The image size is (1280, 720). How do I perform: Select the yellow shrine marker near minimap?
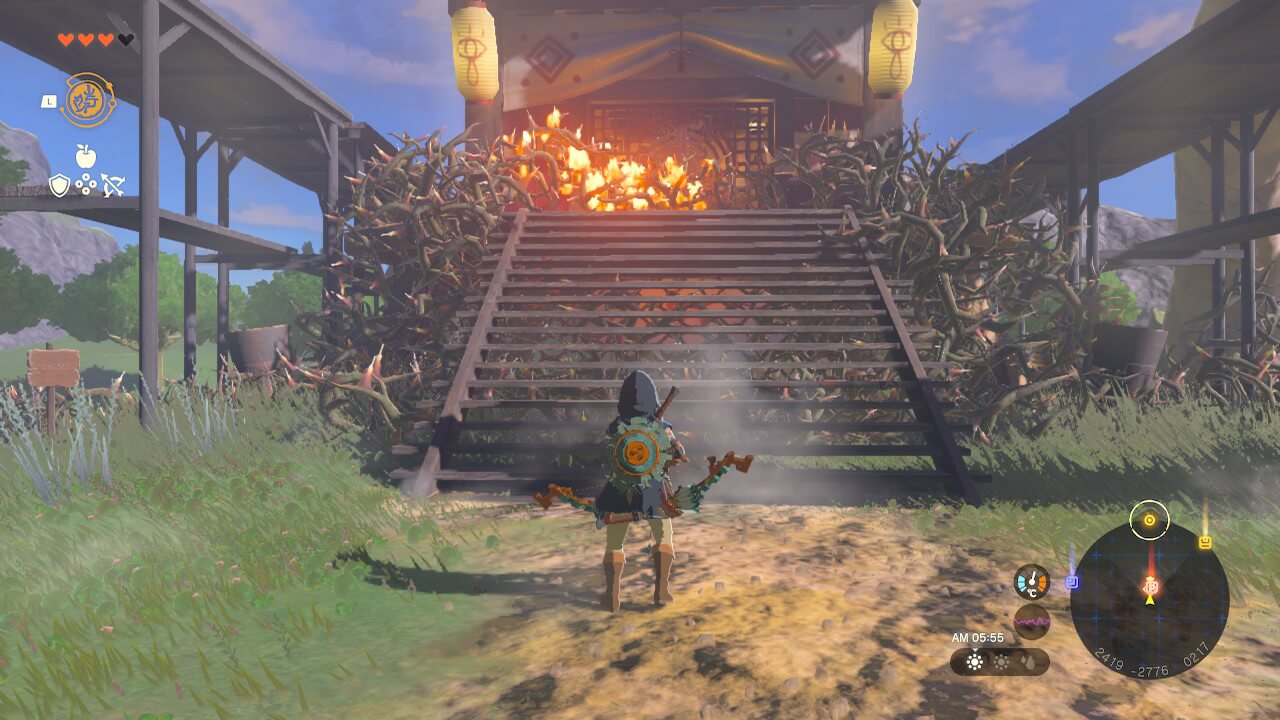tap(1205, 542)
